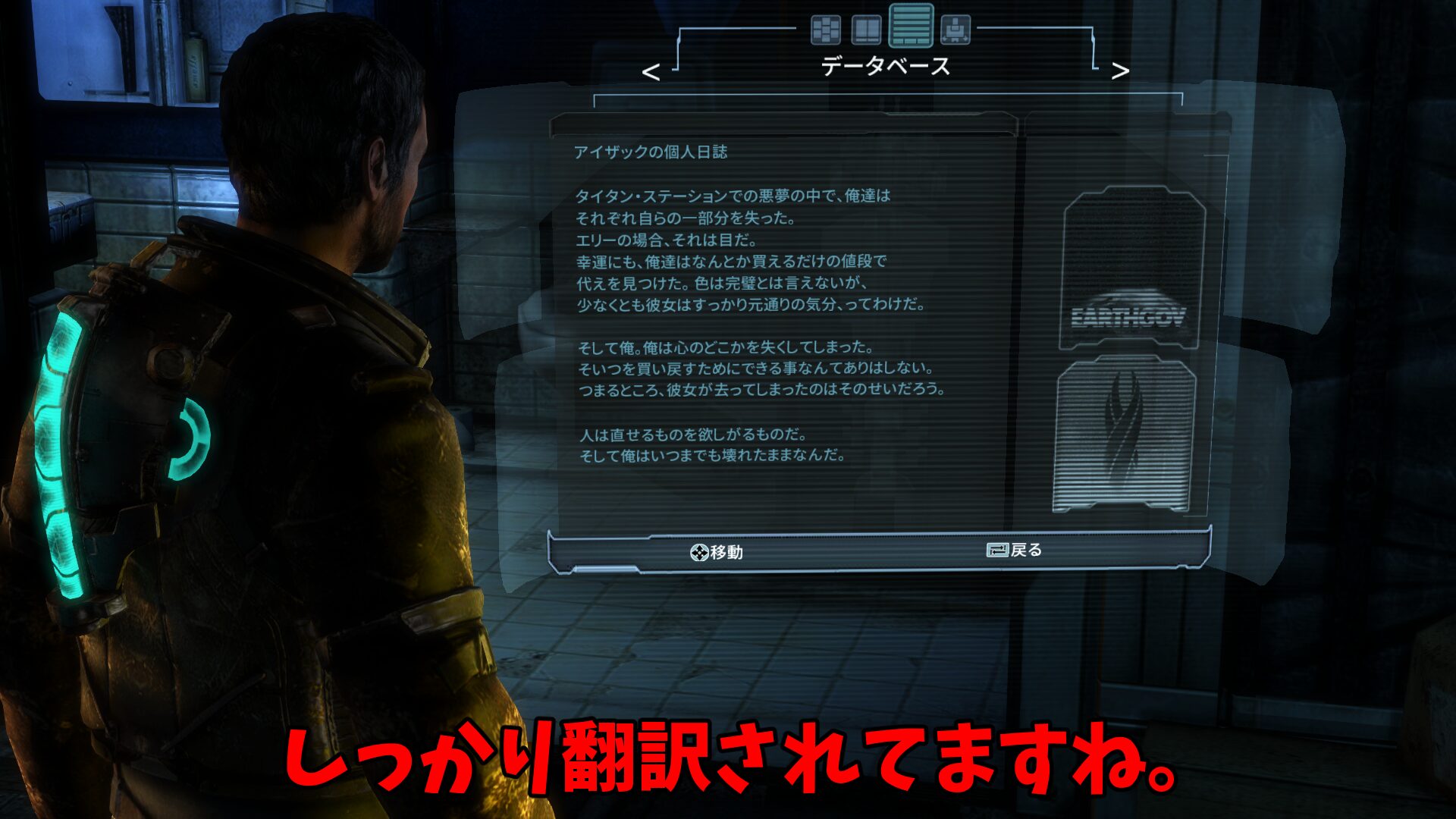Open the アイザックの個人日誌 log entry

652,152
